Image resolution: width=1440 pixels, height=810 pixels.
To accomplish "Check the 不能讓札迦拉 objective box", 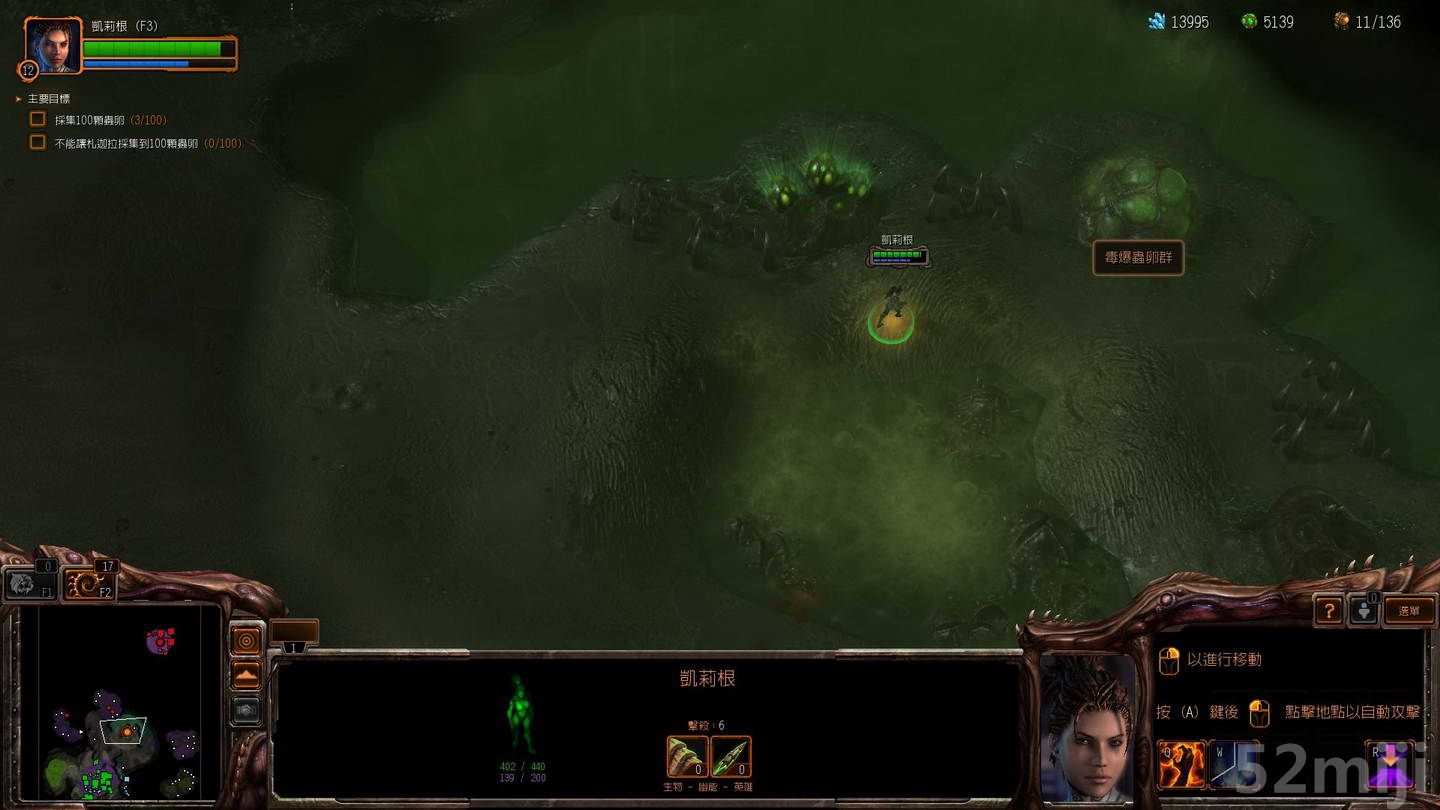I will click(38, 143).
